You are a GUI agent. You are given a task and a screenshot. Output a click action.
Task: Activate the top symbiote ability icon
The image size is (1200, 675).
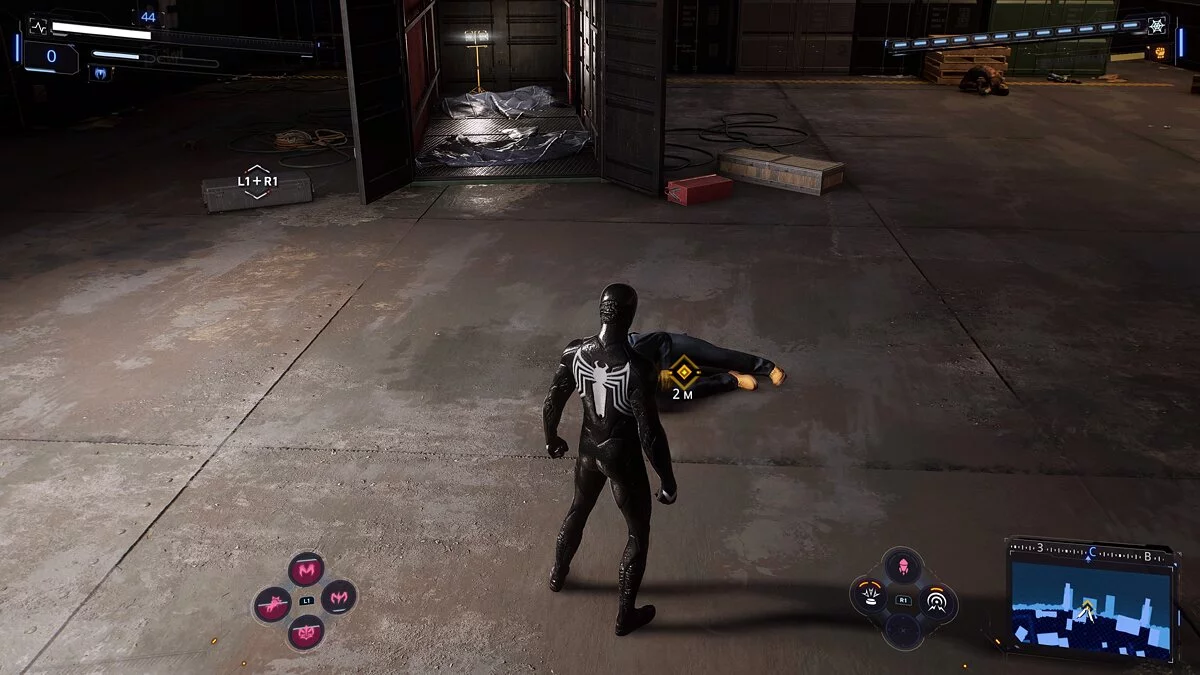(x=306, y=570)
